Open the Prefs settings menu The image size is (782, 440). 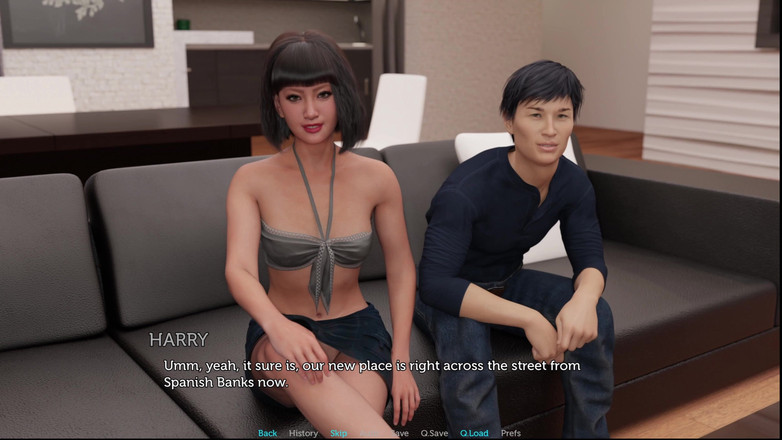[x=510, y=433]
